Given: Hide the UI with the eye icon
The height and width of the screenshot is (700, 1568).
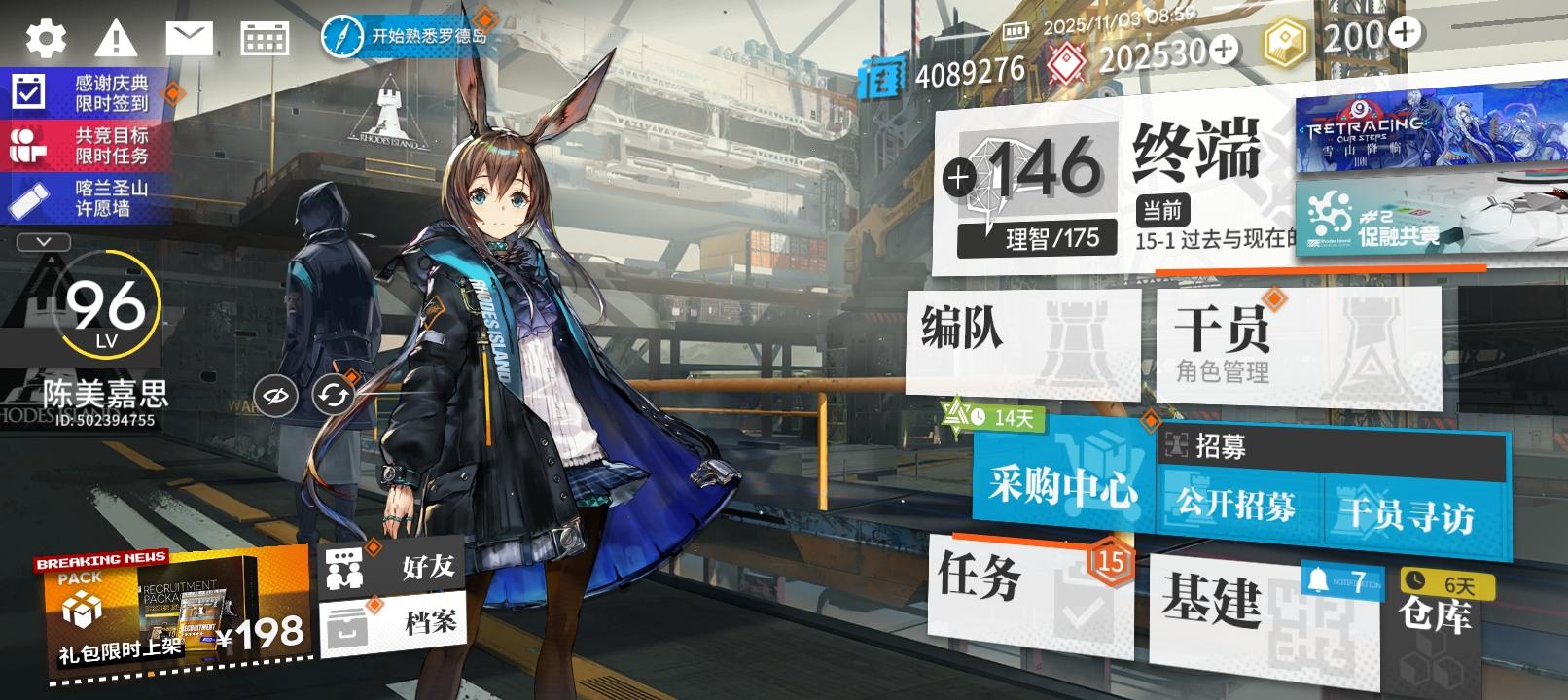Looking at the screenshot, I should [276, 394].
